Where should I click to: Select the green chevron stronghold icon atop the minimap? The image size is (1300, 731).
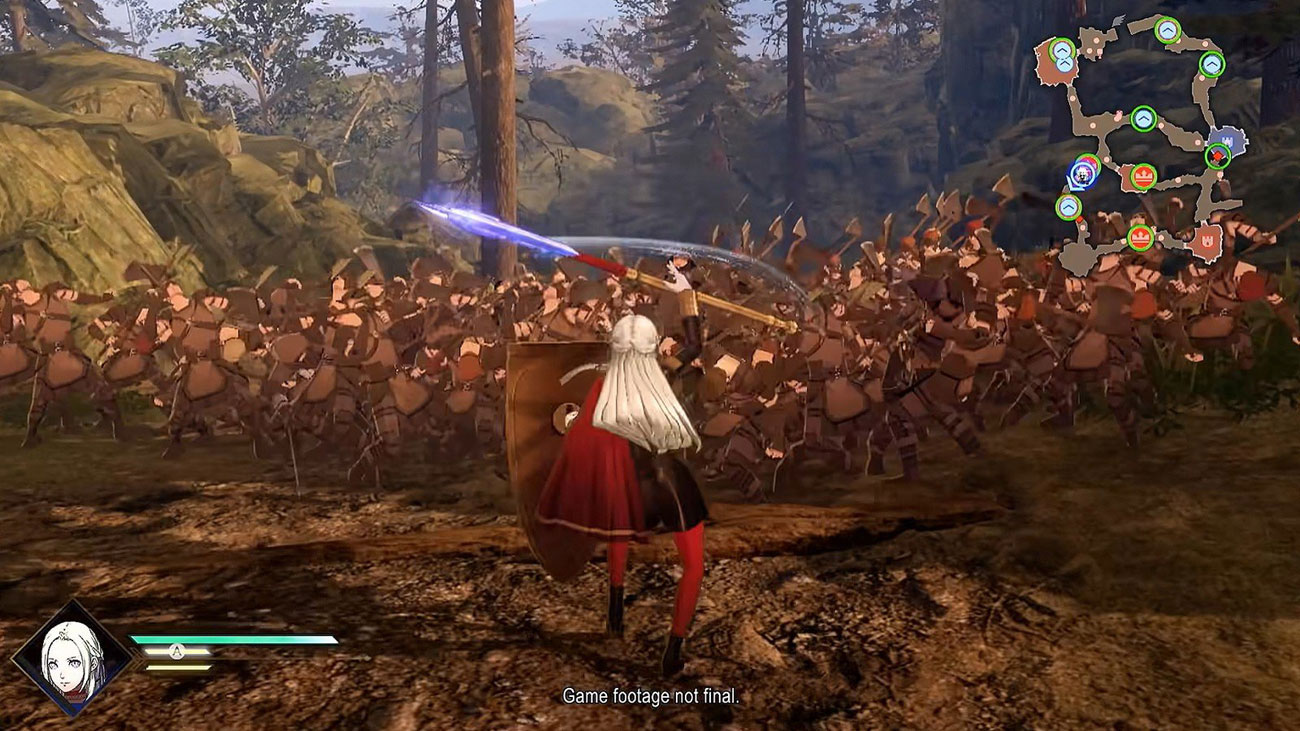(x=1167, y=30)
